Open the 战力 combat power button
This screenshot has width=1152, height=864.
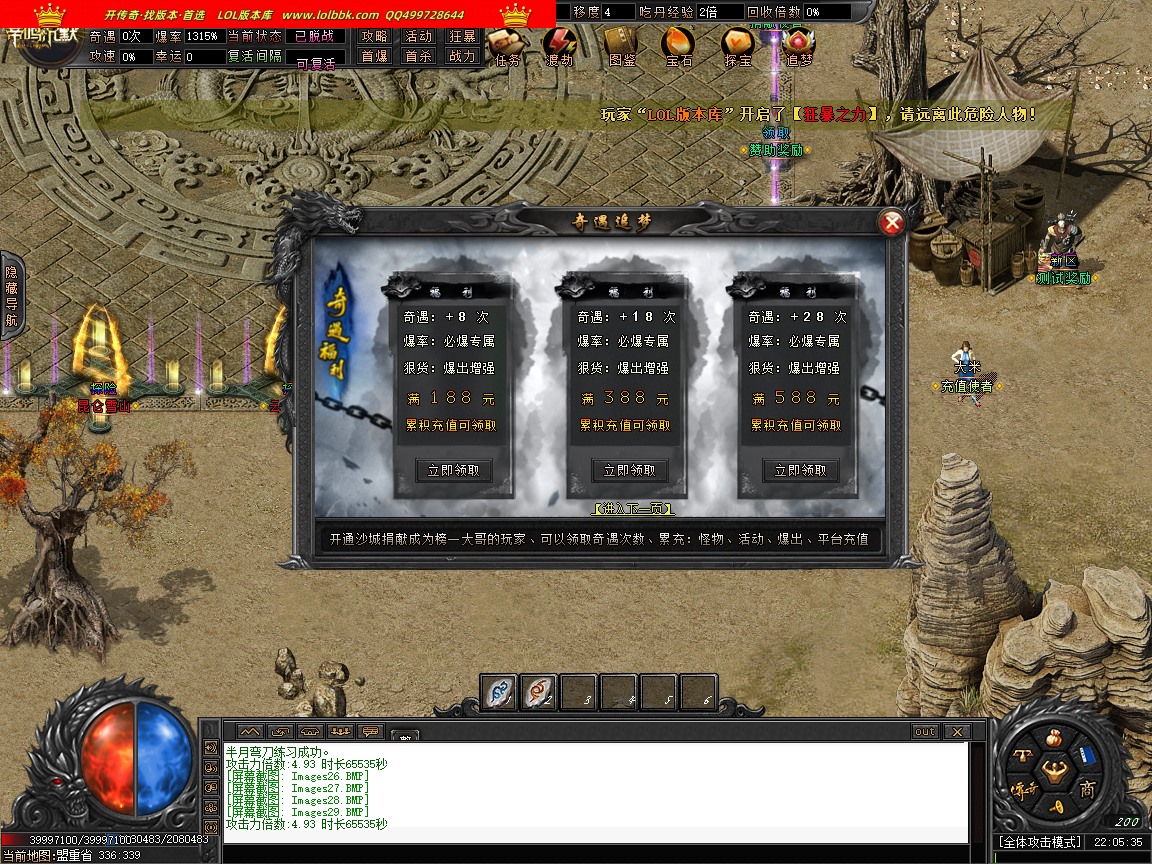coord(462,57)
